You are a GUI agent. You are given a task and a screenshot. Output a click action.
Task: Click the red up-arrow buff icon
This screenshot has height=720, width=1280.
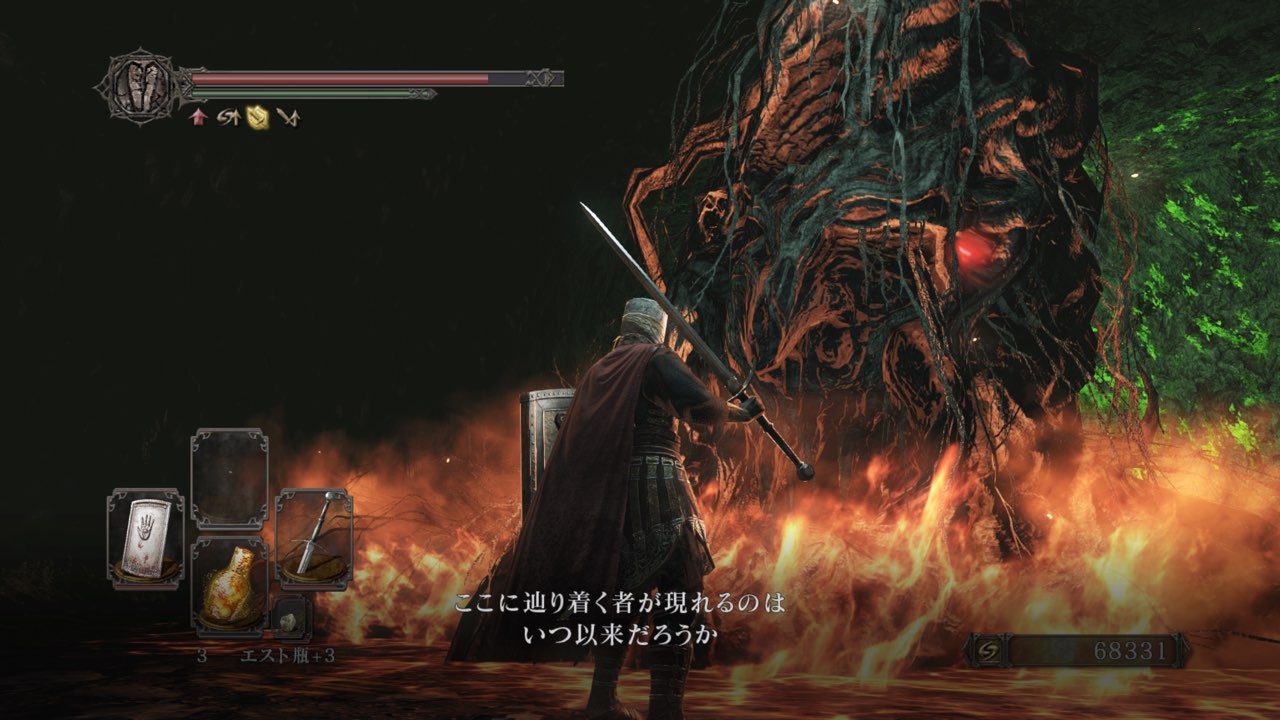point(198,117)
